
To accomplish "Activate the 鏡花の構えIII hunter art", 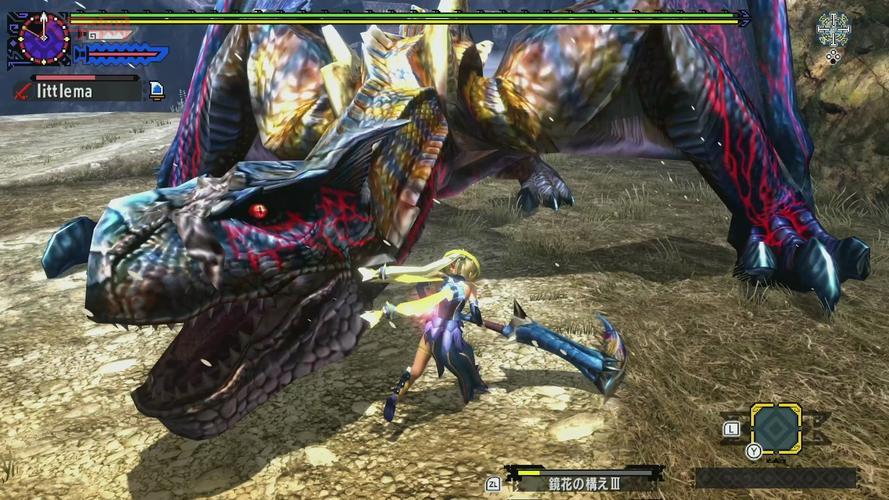I will coord(584,482).
